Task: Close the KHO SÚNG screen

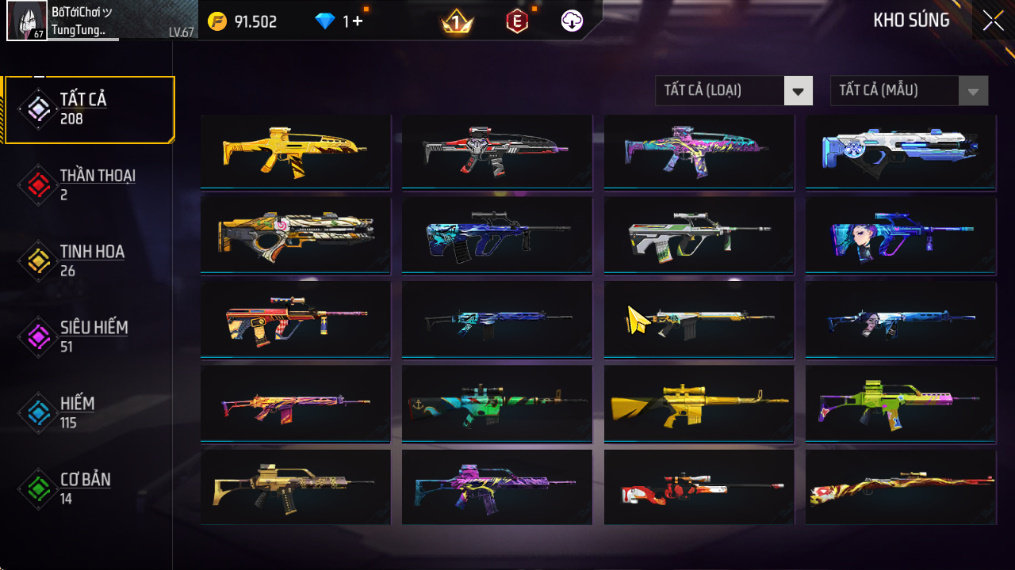Action: (x=992, y=21)
